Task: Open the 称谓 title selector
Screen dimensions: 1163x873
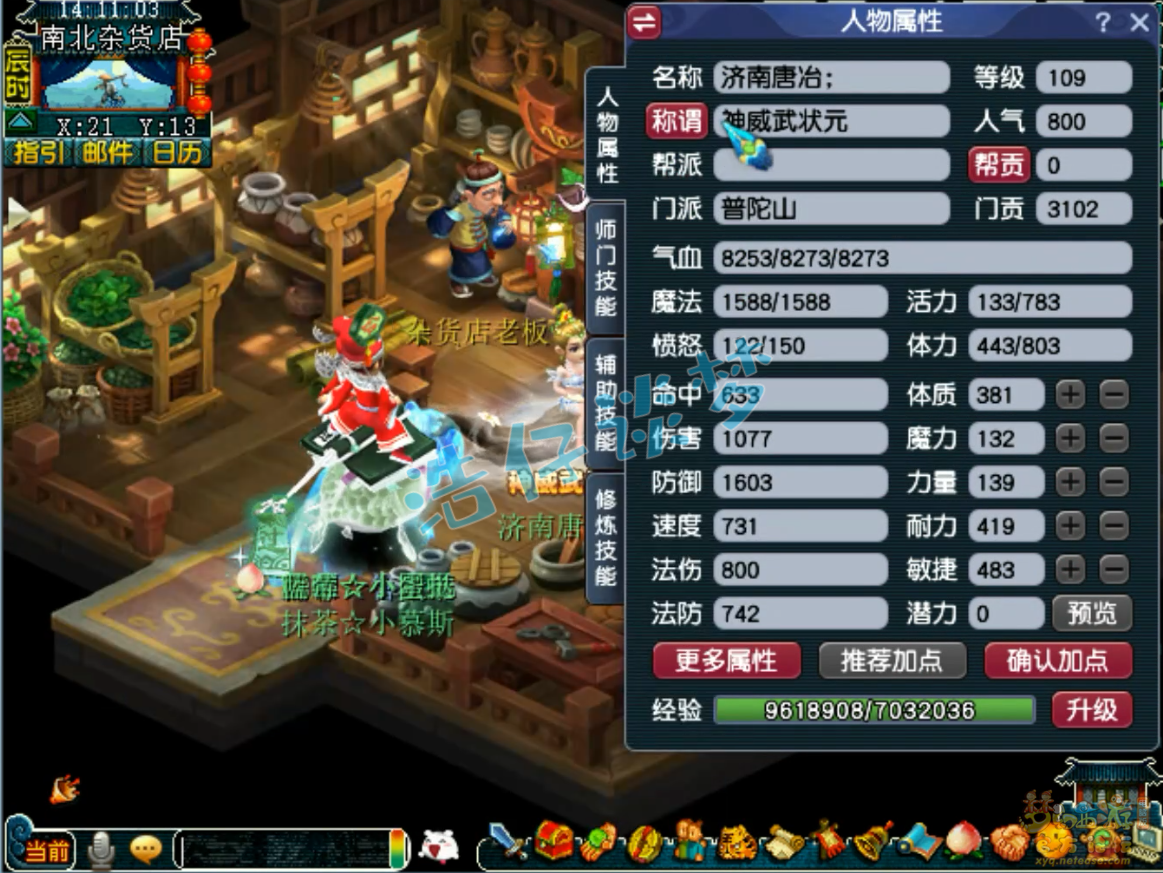Action: click(676, 121)
